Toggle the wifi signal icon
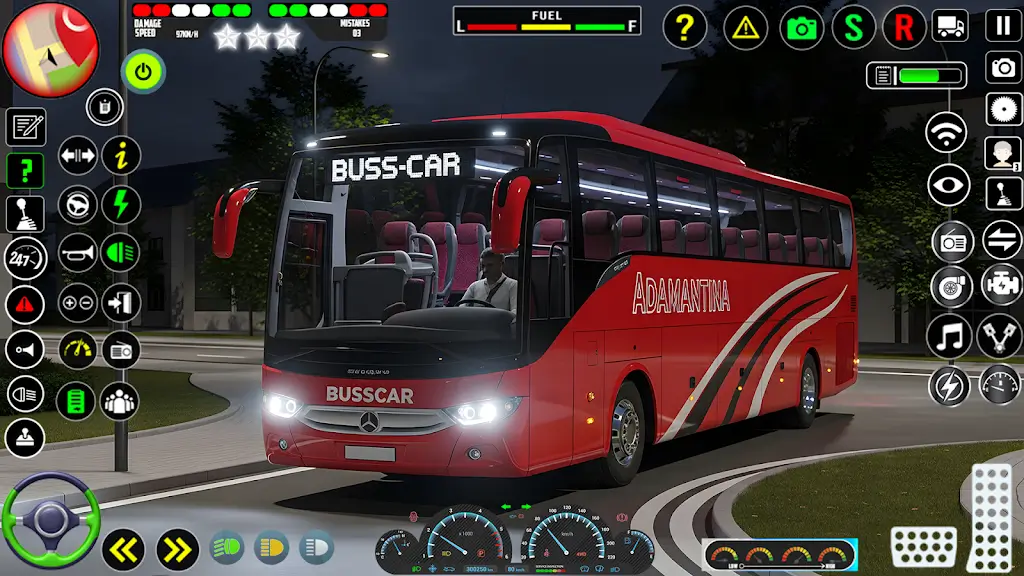This screenshot has height=576, width=1024. pyautogui.click(x=947, y=133)
